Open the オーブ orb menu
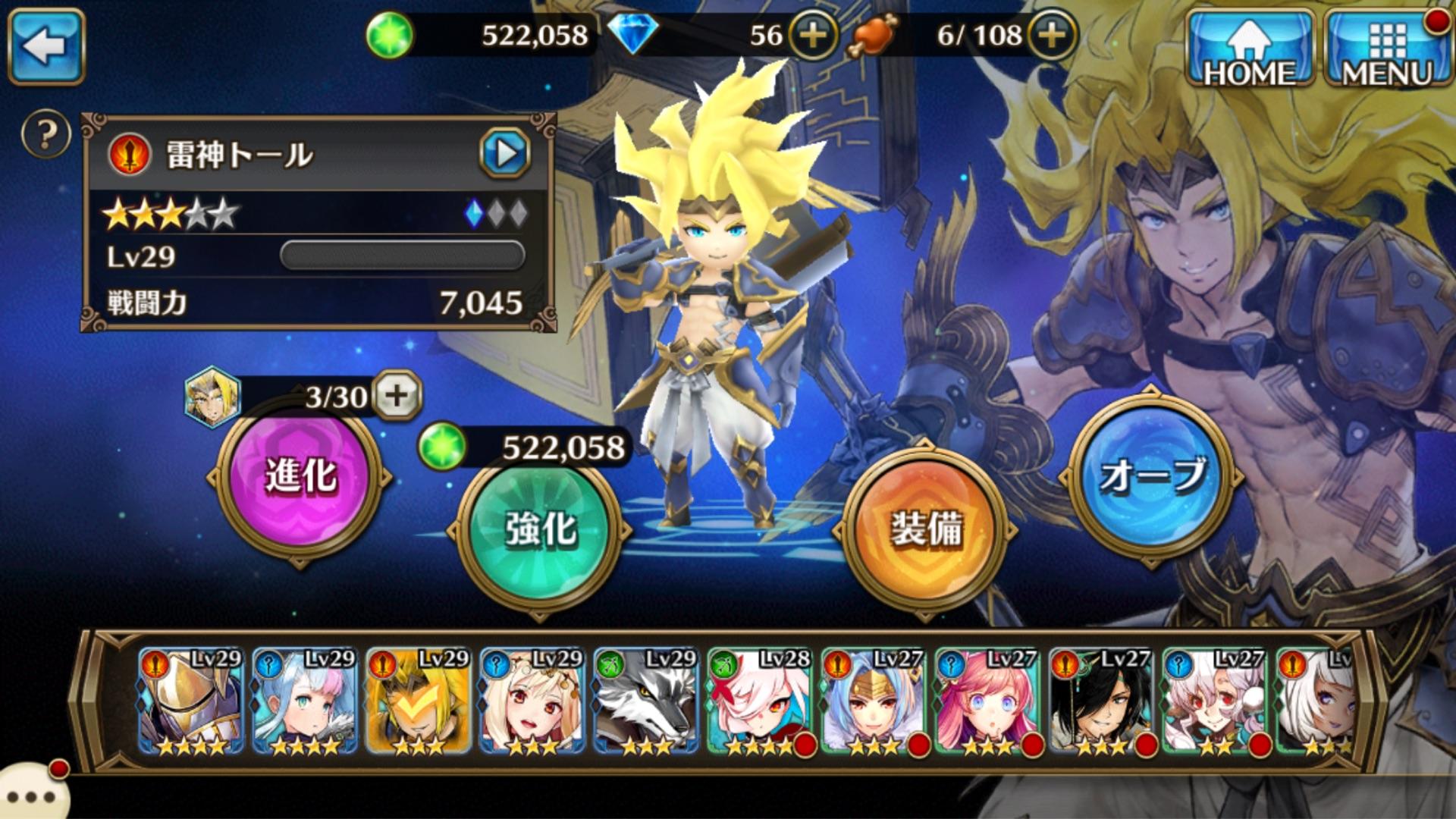The image size is (1456, 819). [x=1151, y=475]
